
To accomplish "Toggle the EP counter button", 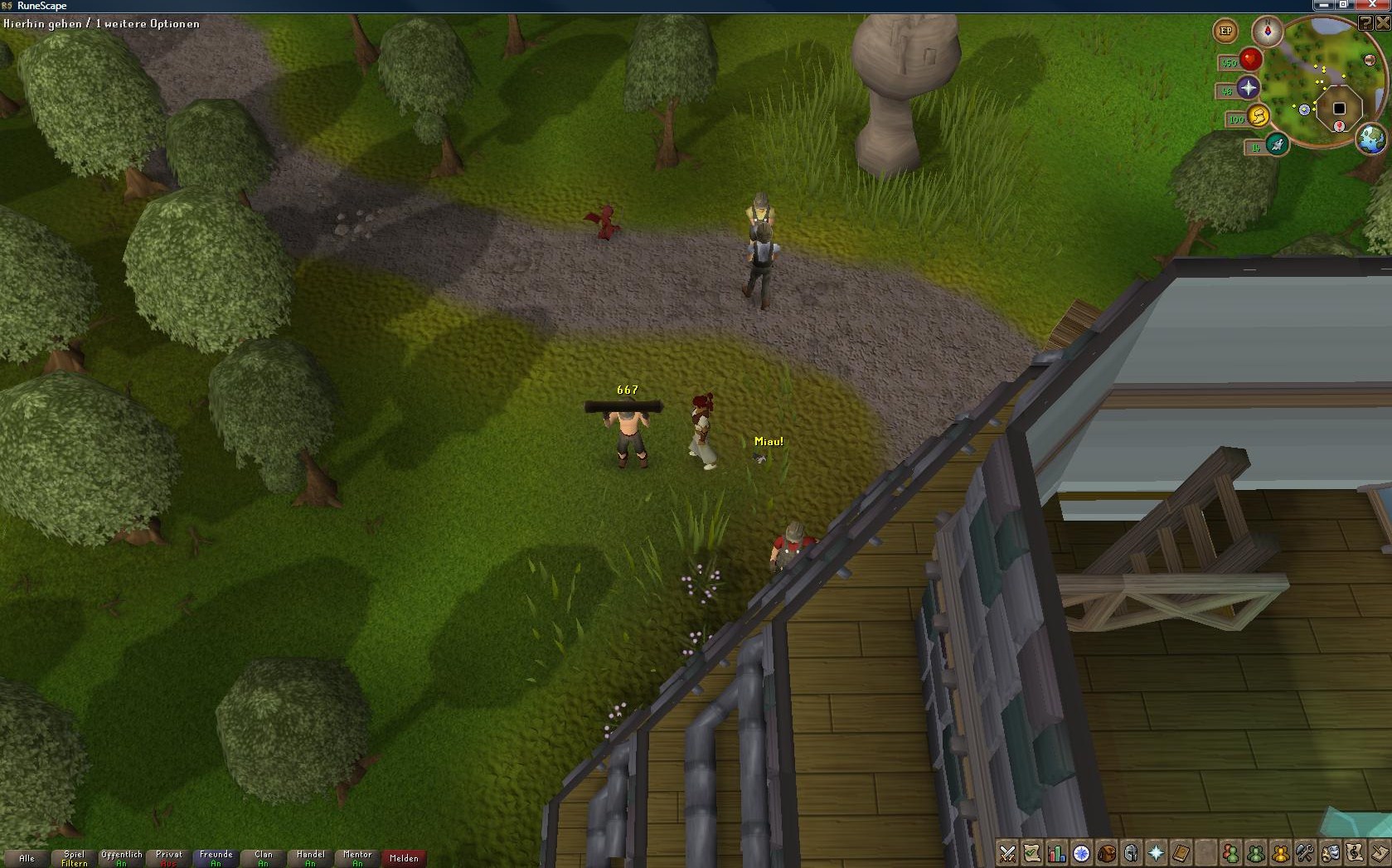I will tap(1225, 32).
